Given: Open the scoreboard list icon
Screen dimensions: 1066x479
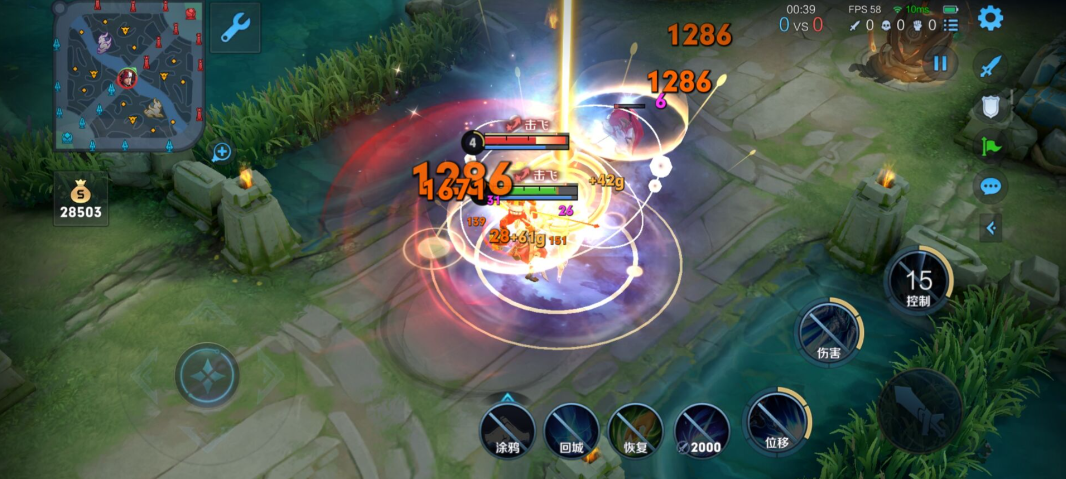Looking at the screenshot, I should coord(951,25).
